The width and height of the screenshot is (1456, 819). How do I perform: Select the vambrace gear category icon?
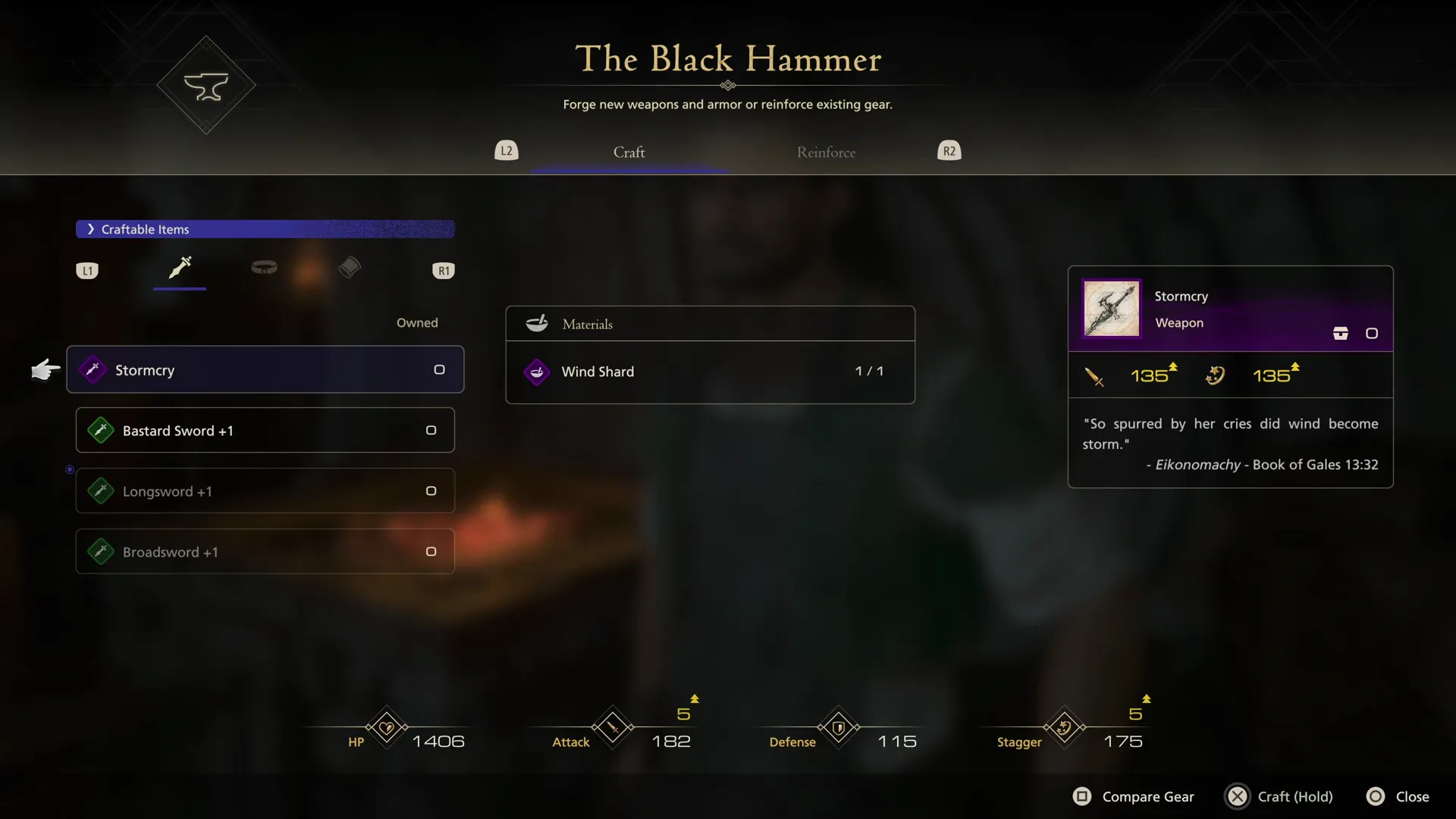pyautogui.click(x=349, y=265)
